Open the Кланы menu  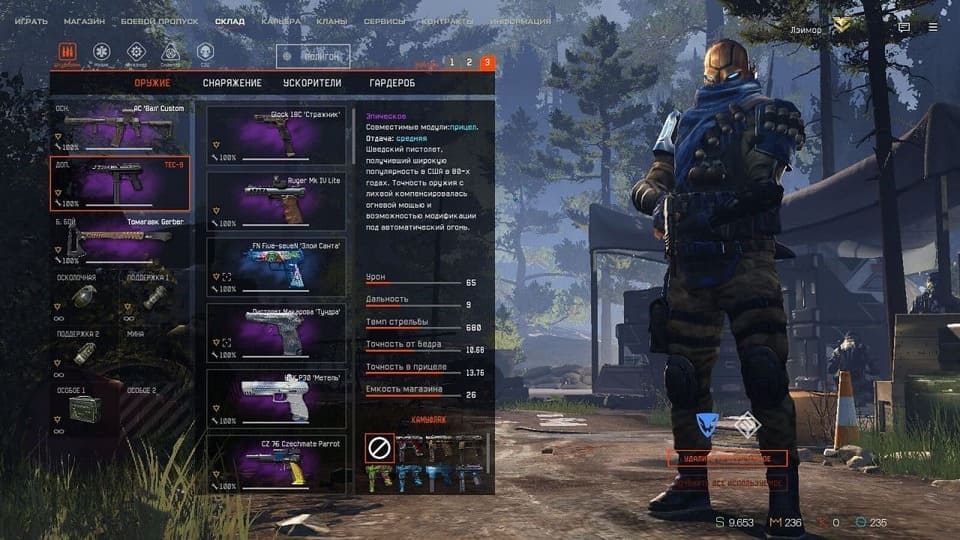[x=332, y=21]
